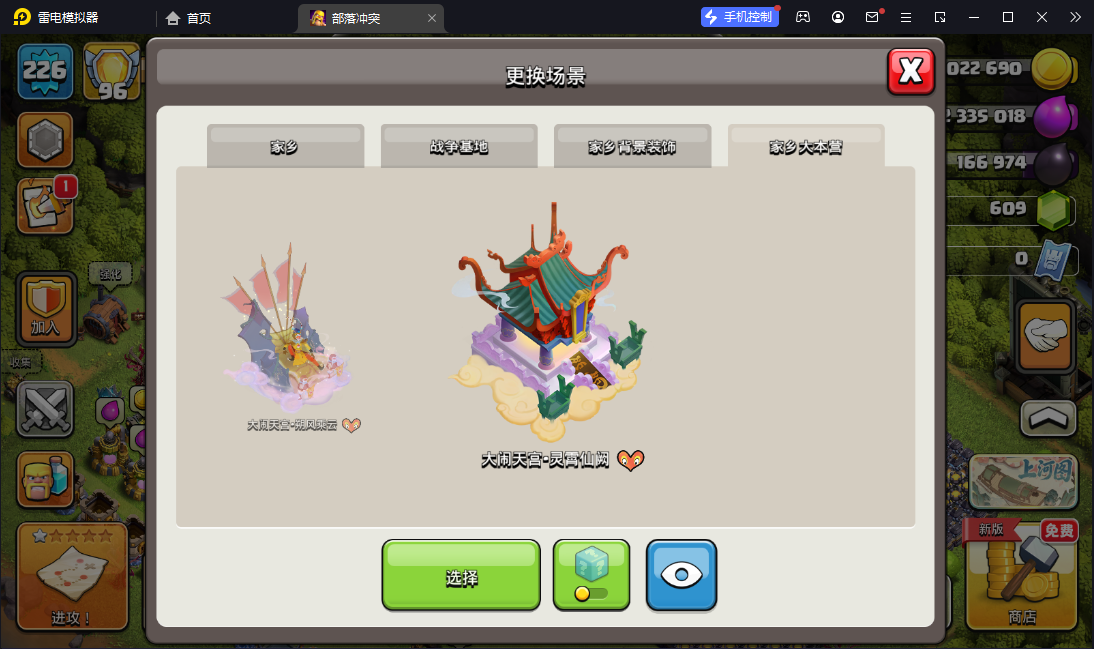Open the notes icon with red badge
The image size is (1094, 649).
coord(45,206)
